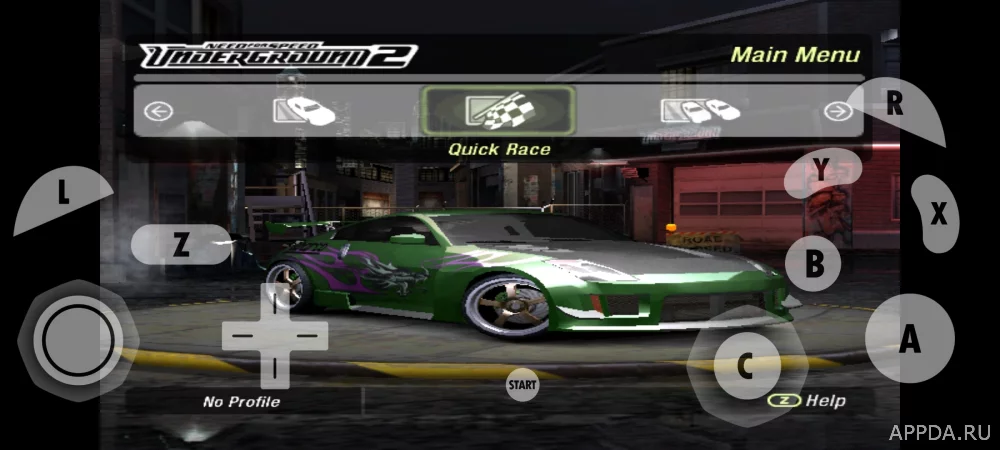Image resolution: width=1000 pixels, height=450 pixels.
Task: Tap the round START overlay button
Action: pyautogui.click(x=522, y=383)
